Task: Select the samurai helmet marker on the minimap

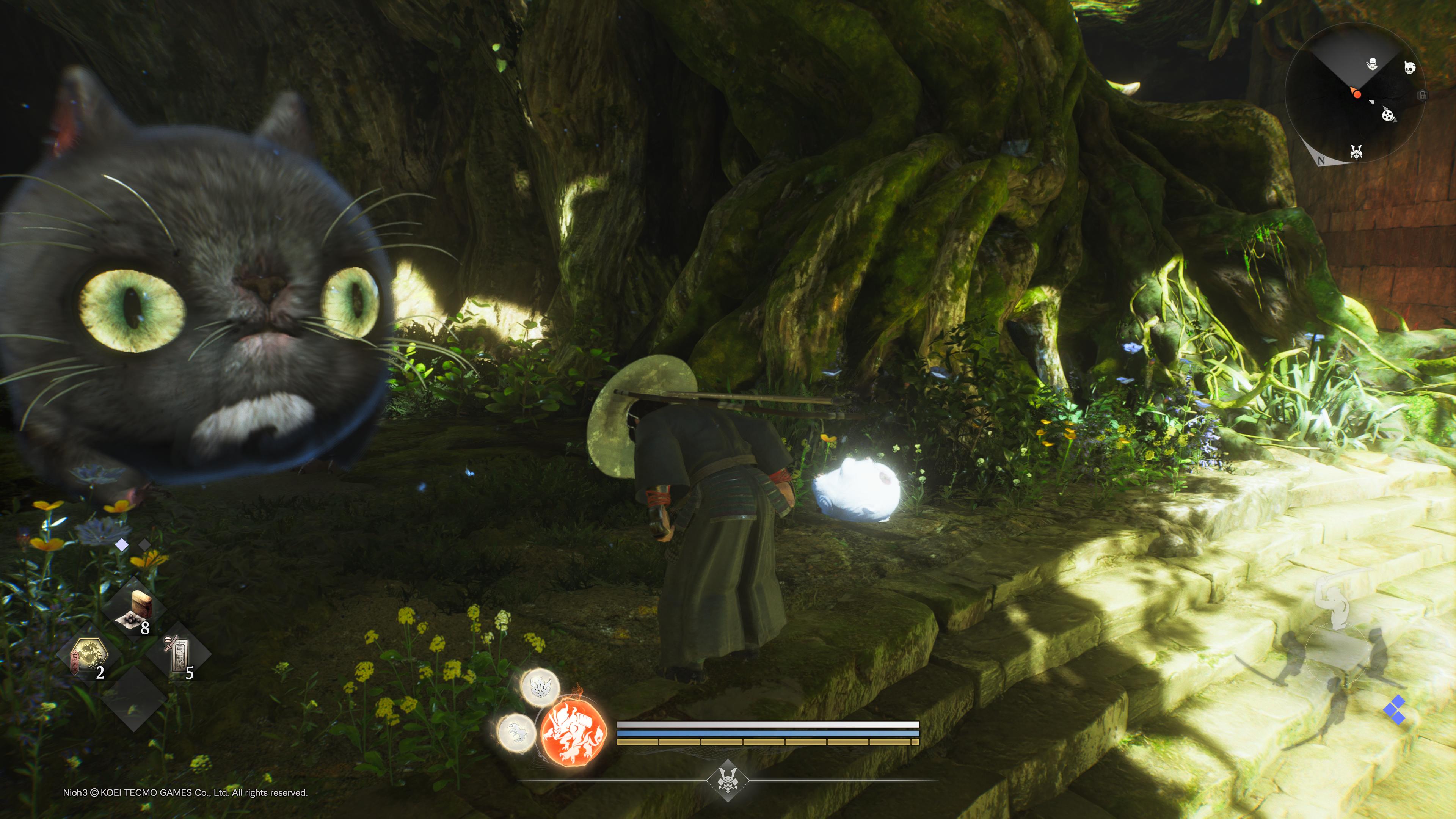Action: click(1356, 152)
